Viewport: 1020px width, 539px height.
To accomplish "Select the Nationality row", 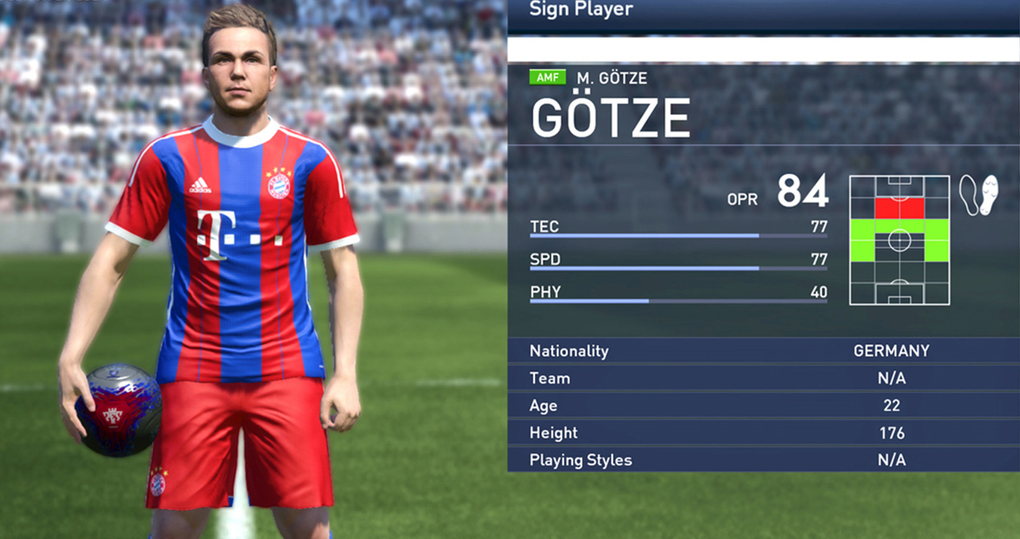I will (763, 351).
